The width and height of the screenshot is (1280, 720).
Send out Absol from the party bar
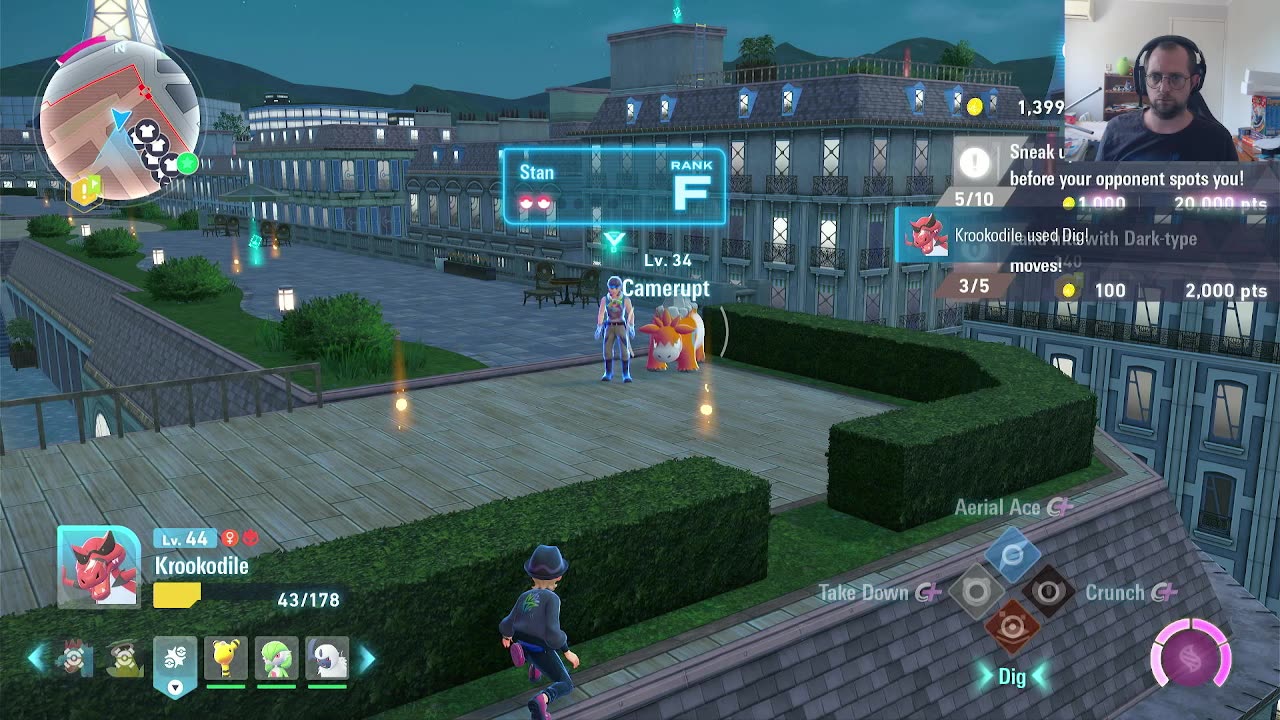pyautogui.click(x=327, y=658)
